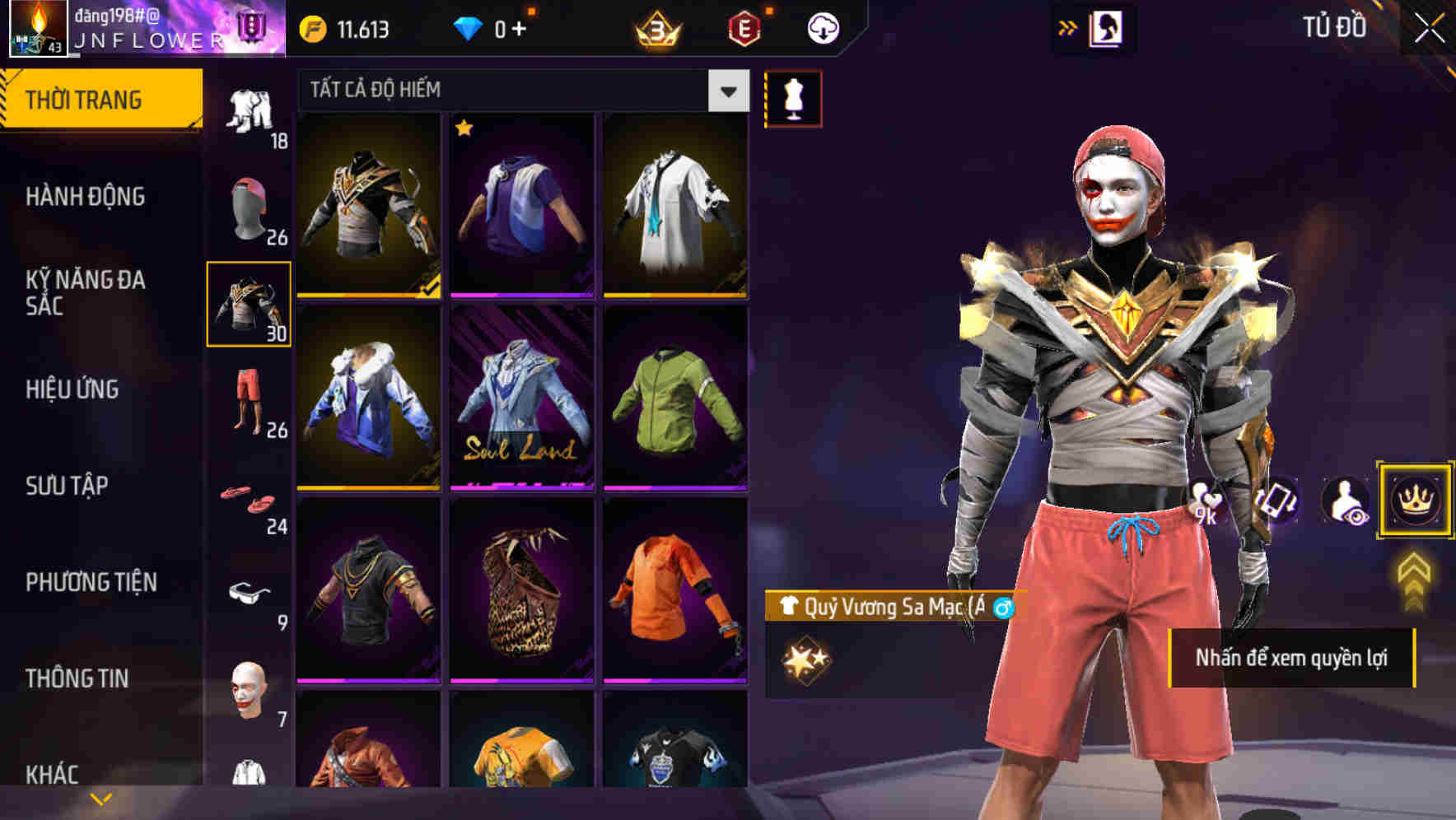Collapse the sidebar using bottom down chevron
Screen dimensions: 1456x820
(100, 797)
